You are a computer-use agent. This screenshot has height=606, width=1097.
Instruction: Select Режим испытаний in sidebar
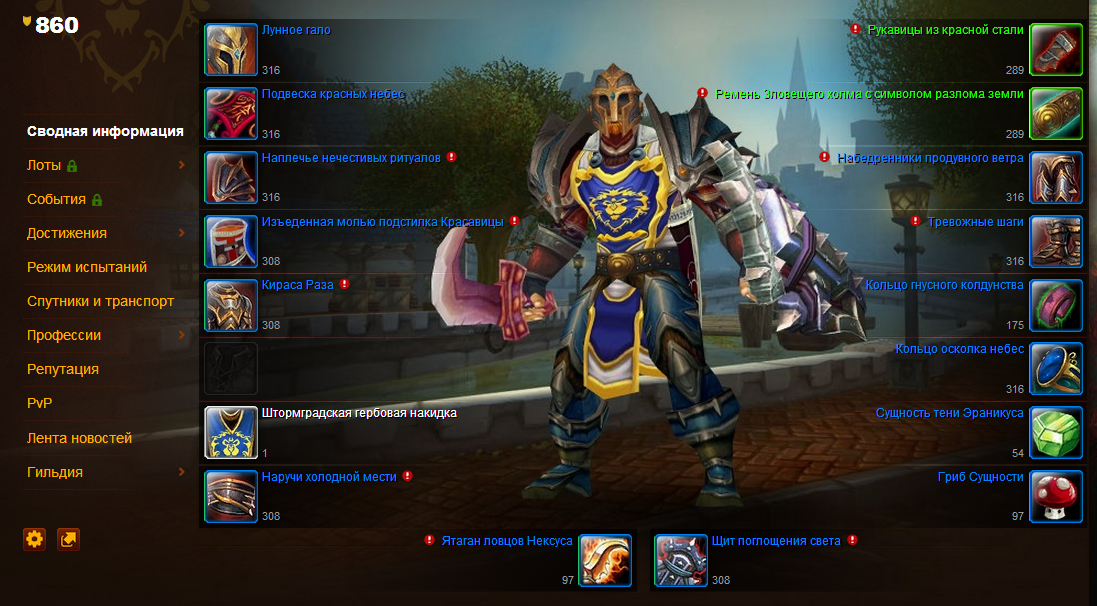click(87, 267)
